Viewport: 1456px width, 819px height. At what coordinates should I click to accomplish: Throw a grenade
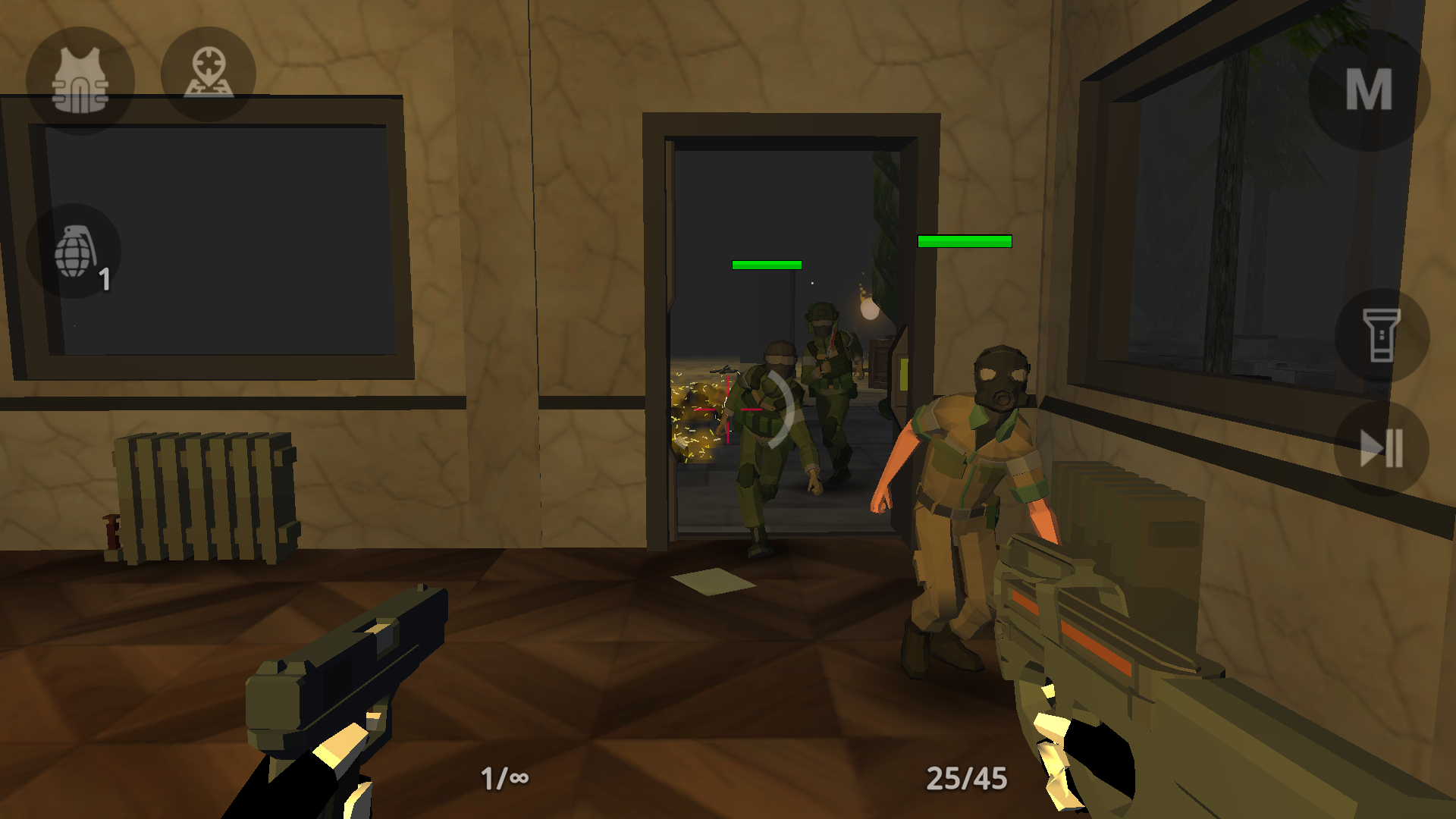click(x=74, y=250)
